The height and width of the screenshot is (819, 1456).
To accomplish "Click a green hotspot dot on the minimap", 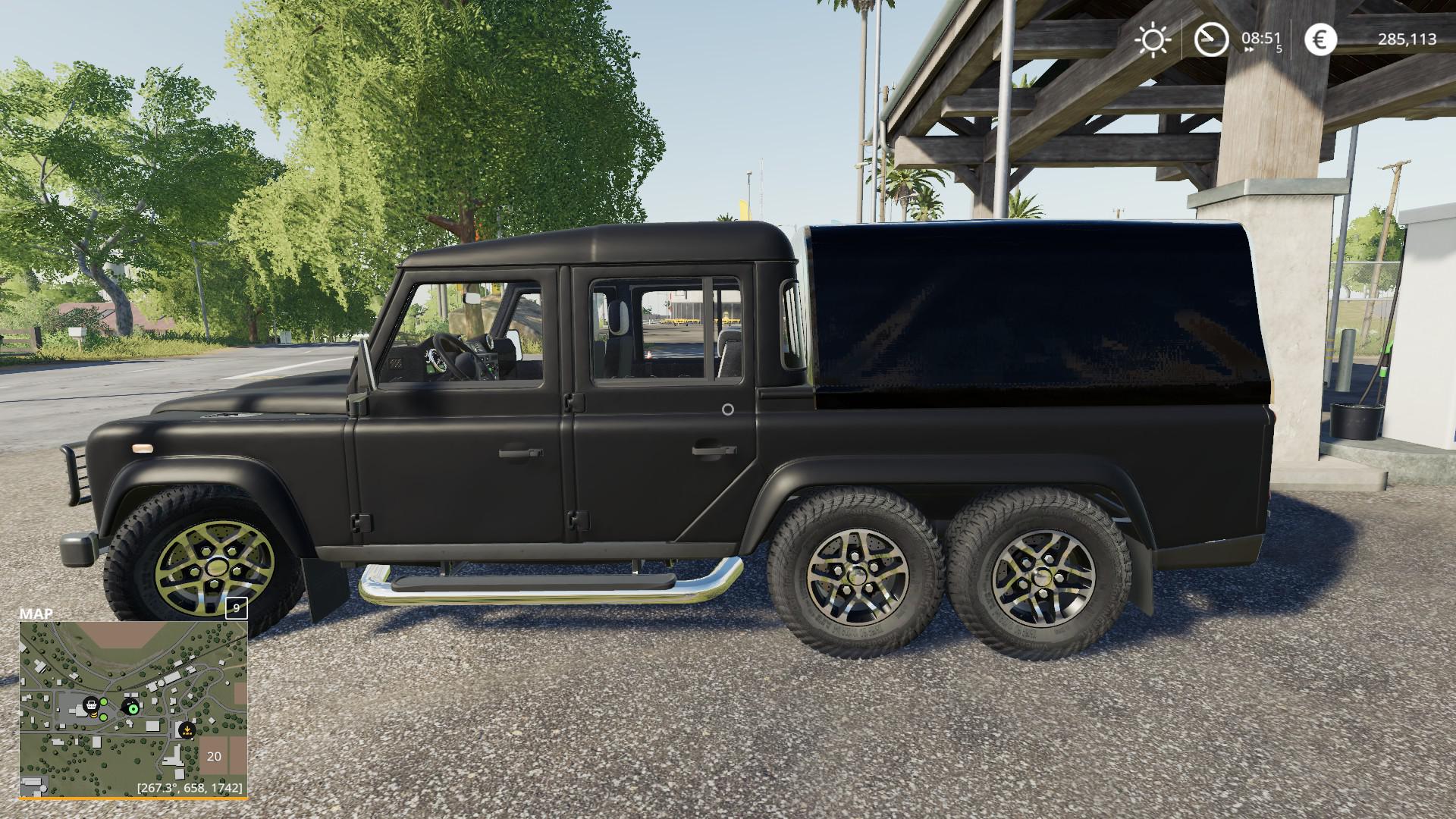I will (104, 701).
